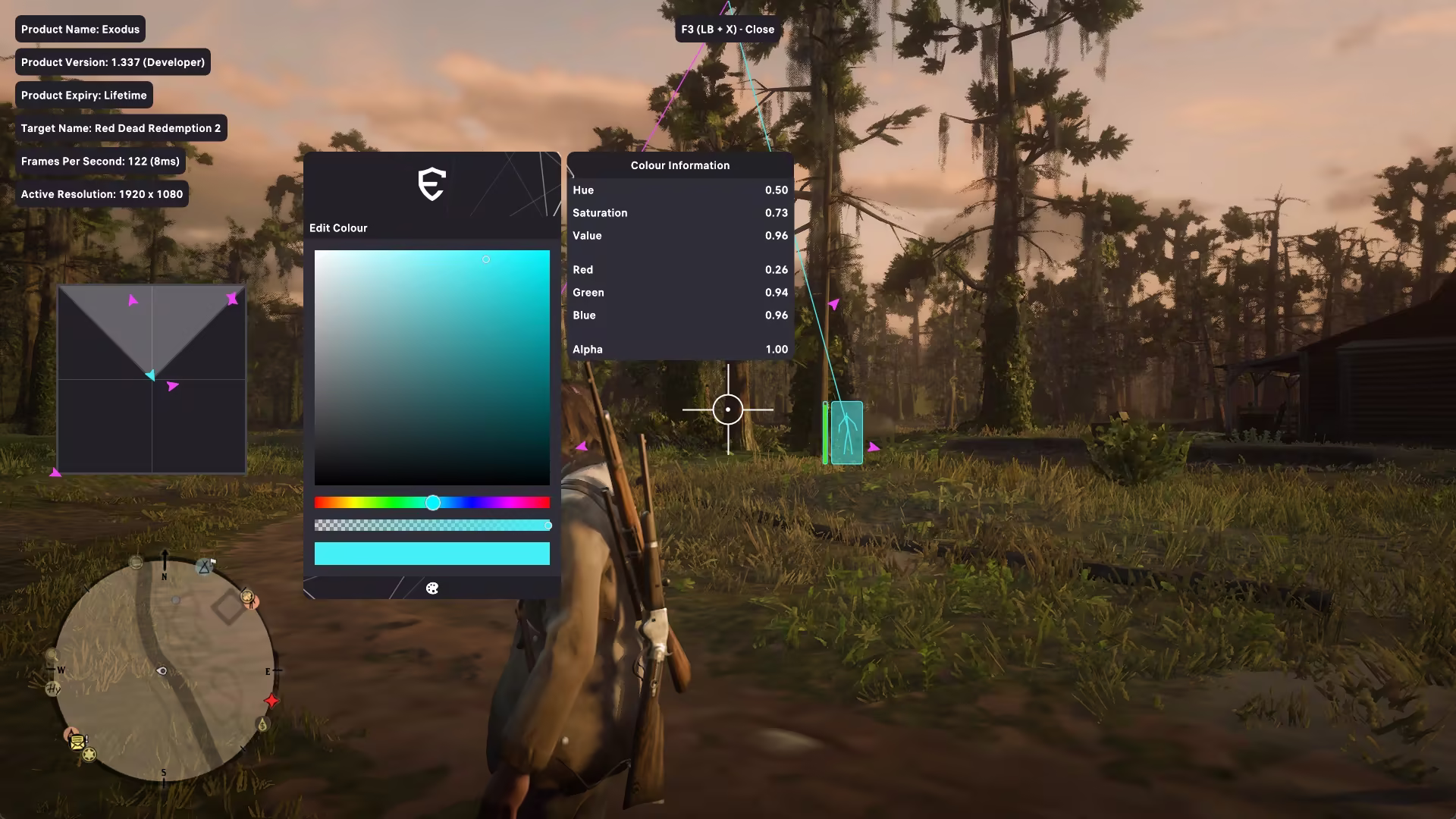Click the Hue value row
The width and height of the screenshot is (1456, 819).
(679, 190)
